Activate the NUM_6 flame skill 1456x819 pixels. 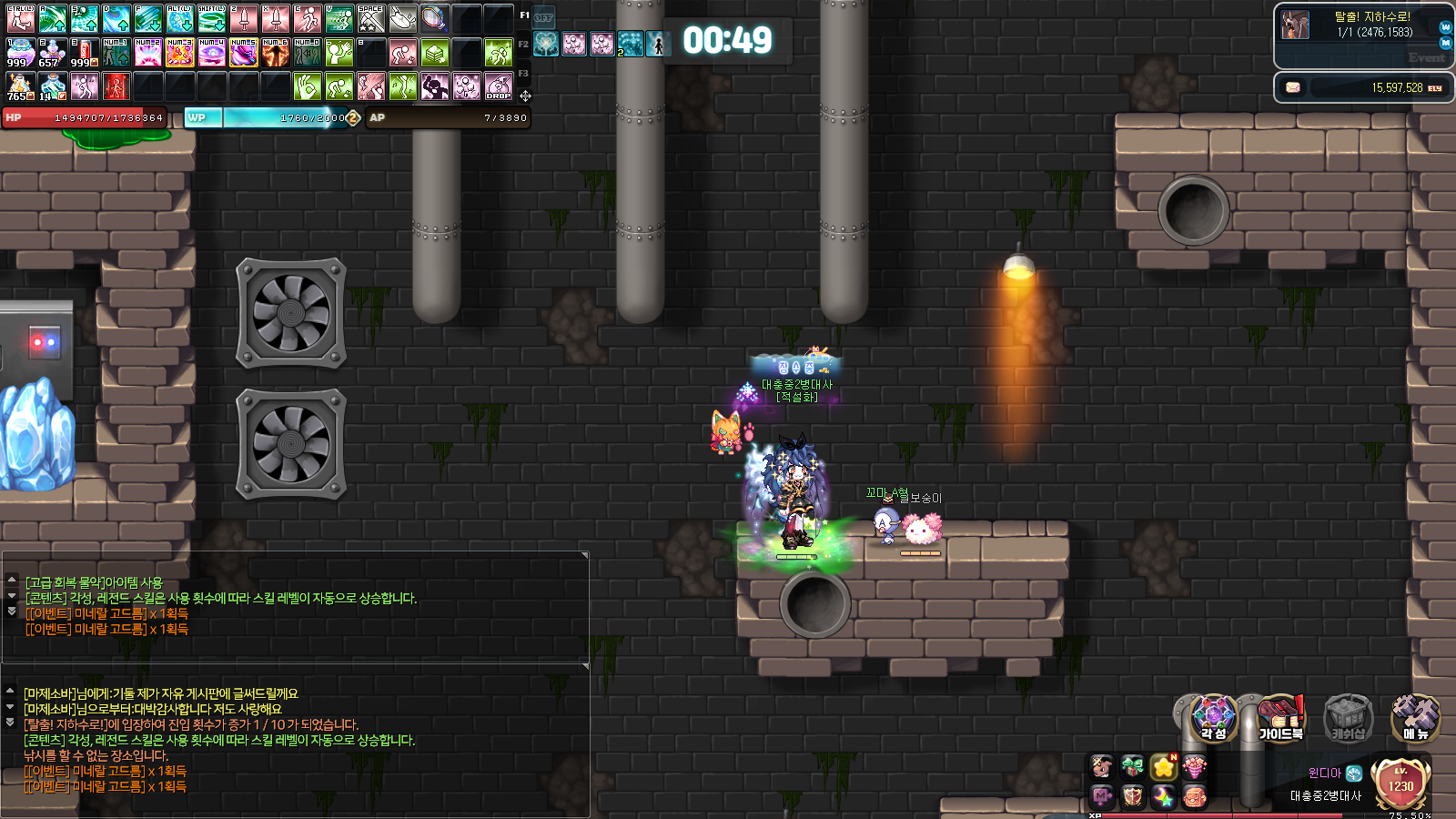(275, 52)
